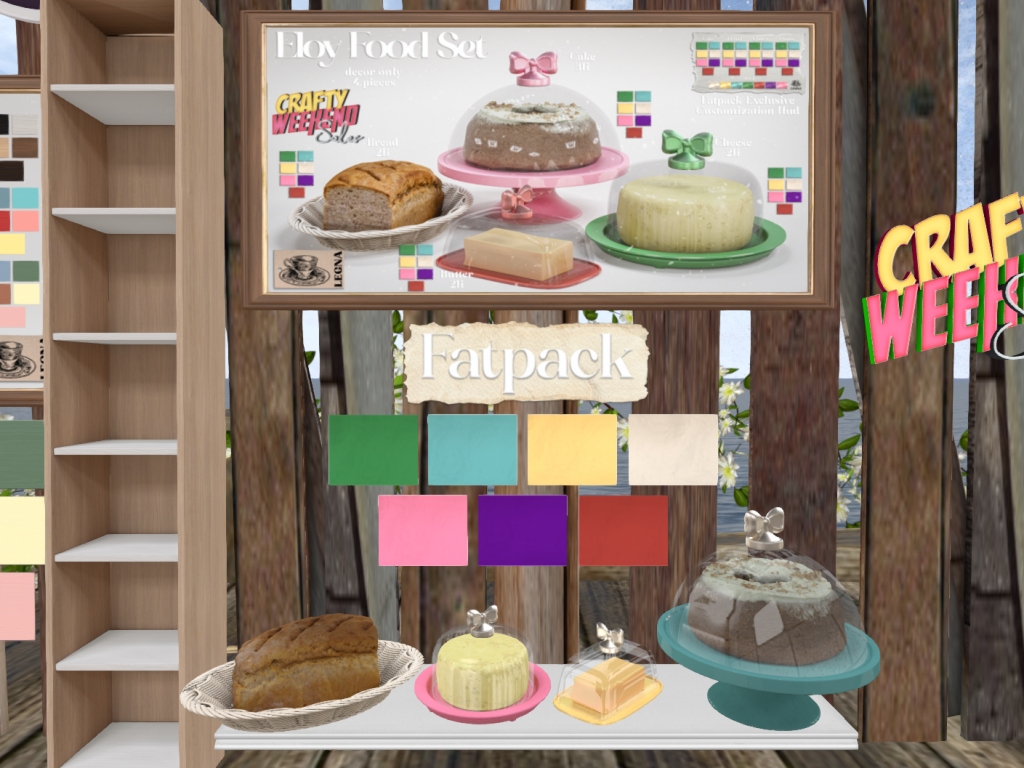Click the Fatpack purchase sign

pos(526,362)
